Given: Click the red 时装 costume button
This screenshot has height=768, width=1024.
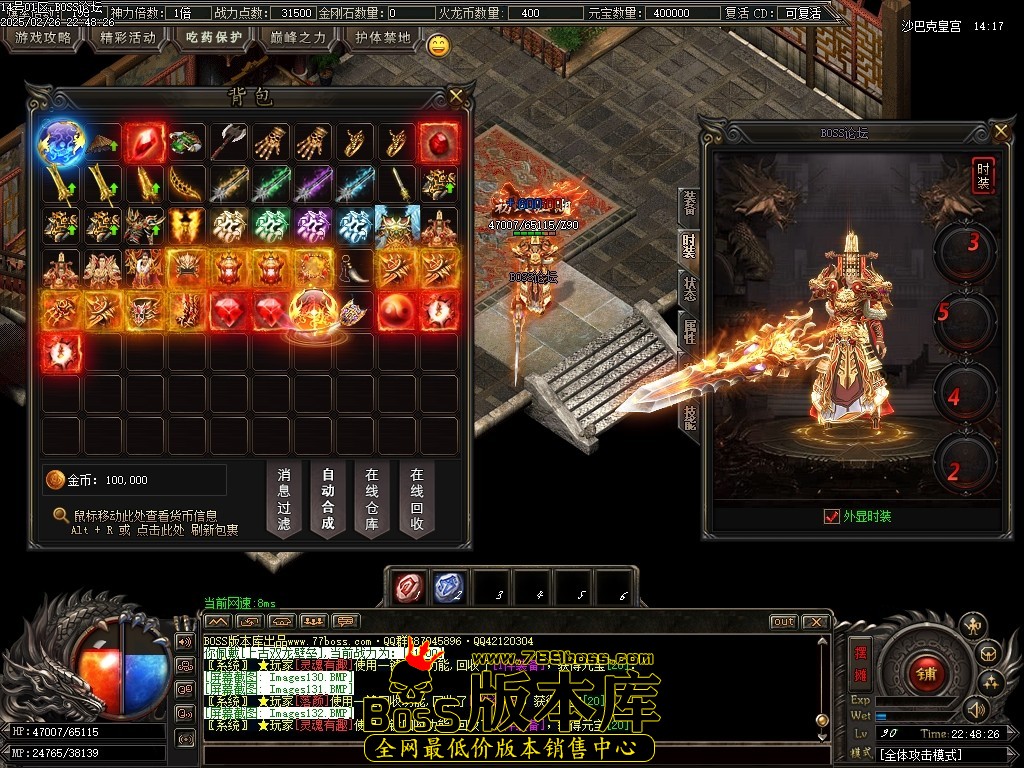Looking at the screenshot, I should [x=983, y=176].
